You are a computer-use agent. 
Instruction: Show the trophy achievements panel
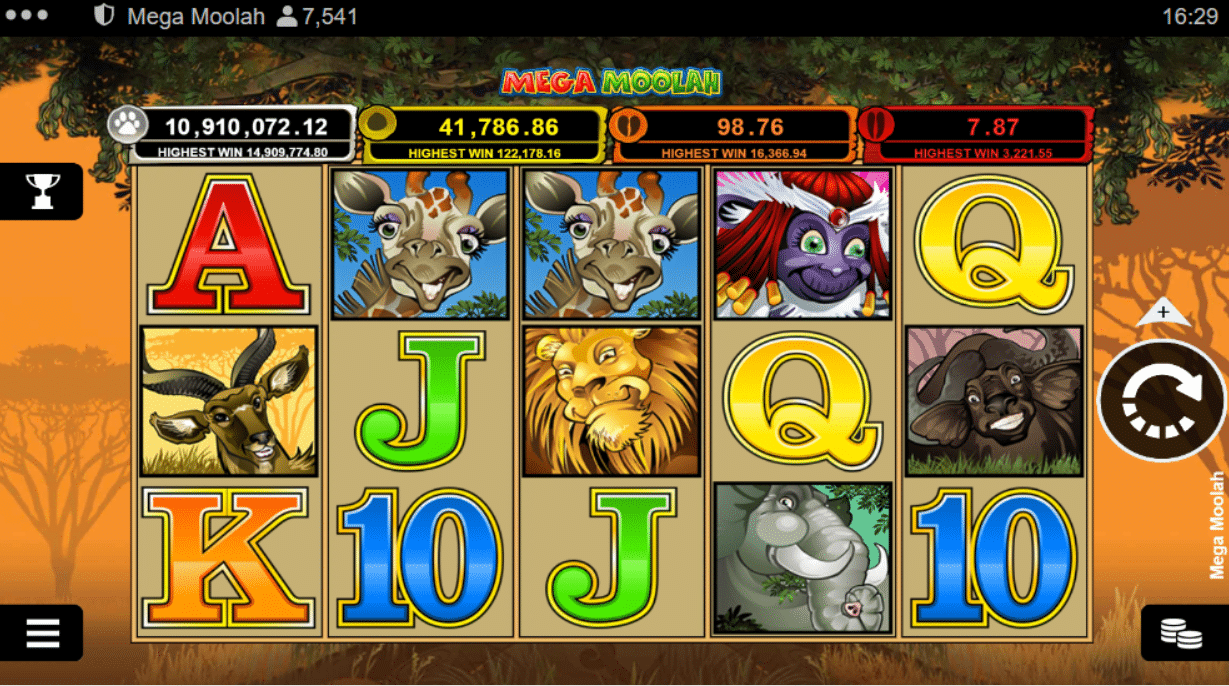42,190
